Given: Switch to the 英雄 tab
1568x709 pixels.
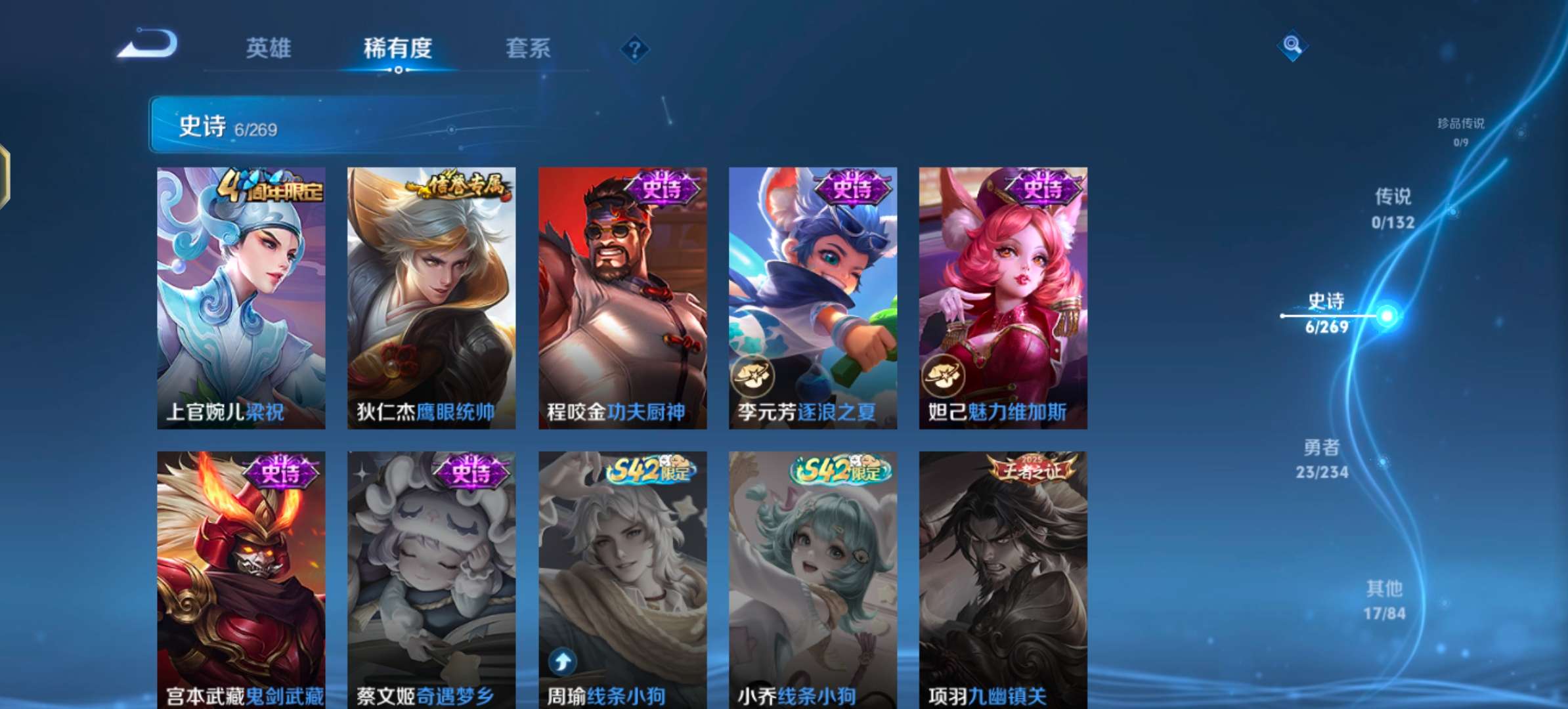Looking at the screenshot, I should pyautogui.click(x=270, y=48).
